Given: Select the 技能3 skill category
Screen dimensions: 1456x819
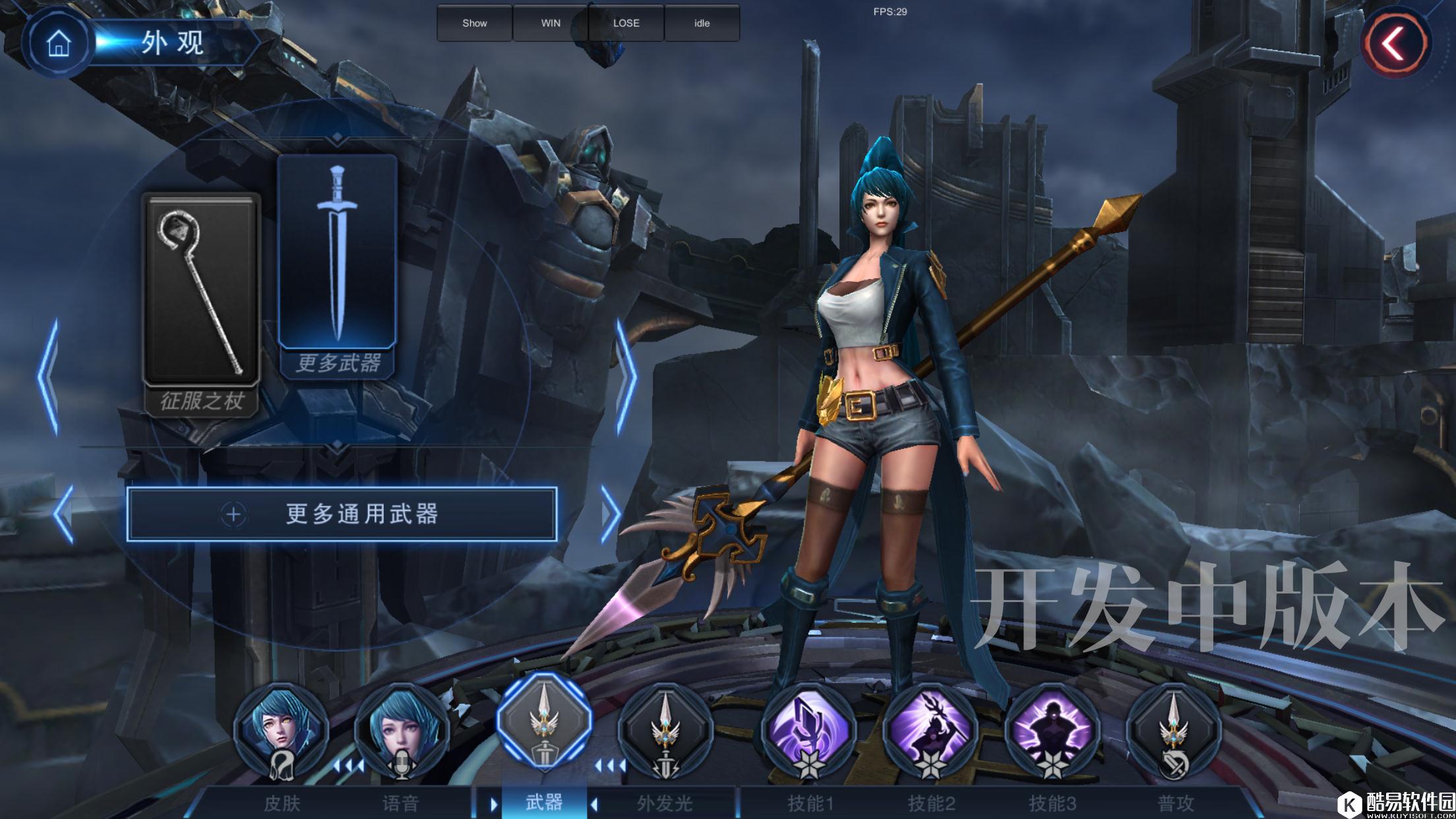Looking at the screenshot, I should click(1052, 732).
